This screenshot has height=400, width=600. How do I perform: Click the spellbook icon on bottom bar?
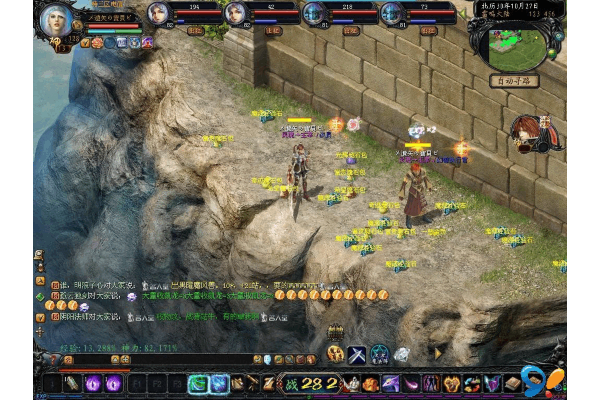pyautogui.click(x=513, y=383)
